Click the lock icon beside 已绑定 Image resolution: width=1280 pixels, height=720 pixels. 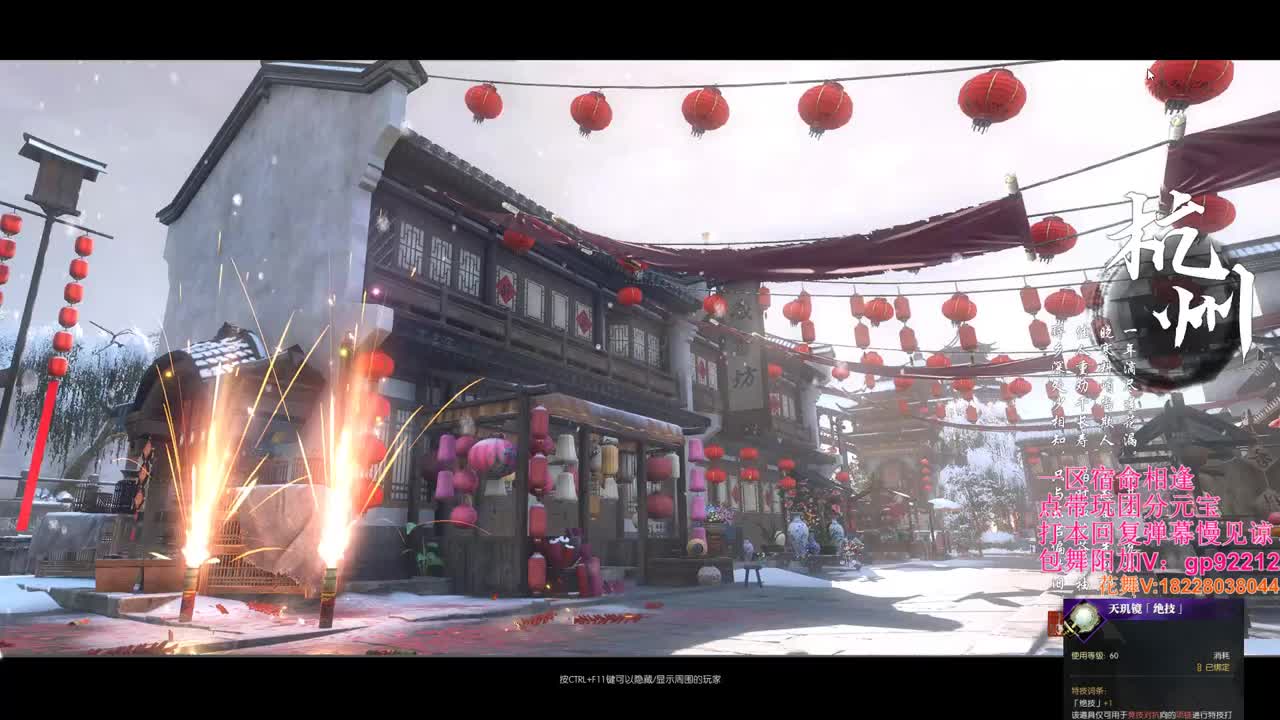[1200, 667]
